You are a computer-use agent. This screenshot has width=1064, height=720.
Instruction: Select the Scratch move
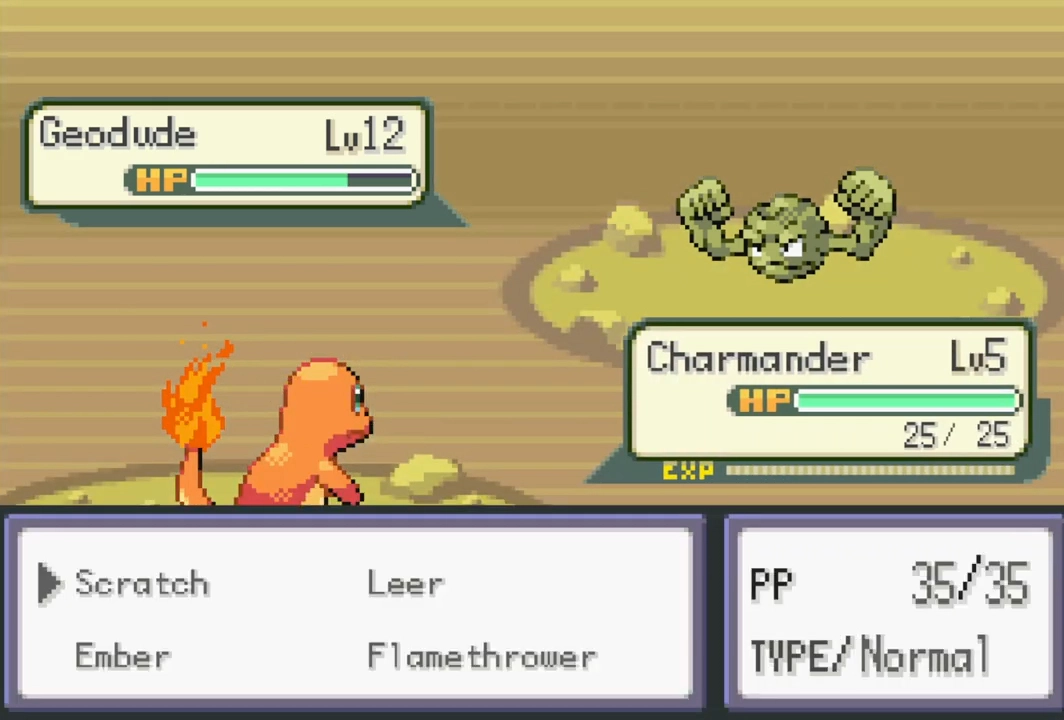[x=141, y=583]
